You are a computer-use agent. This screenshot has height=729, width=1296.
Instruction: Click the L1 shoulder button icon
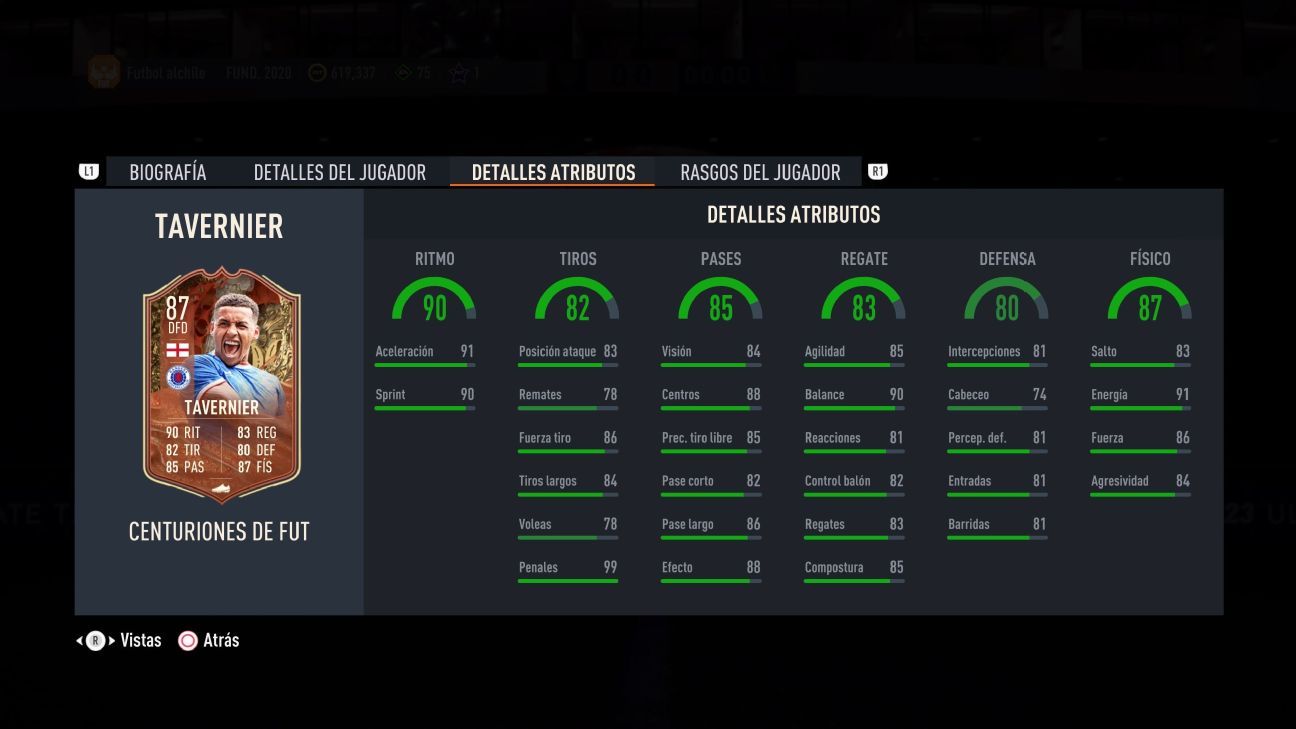coord(89,171)
